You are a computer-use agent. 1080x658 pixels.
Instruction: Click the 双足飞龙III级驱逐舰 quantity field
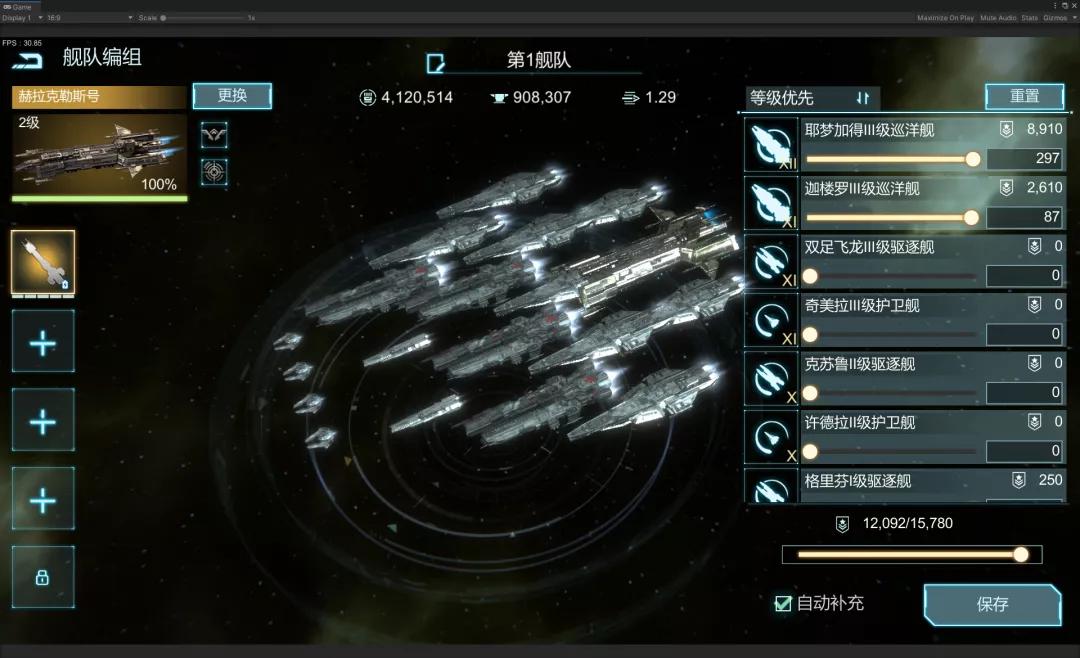pos(1024,276)
